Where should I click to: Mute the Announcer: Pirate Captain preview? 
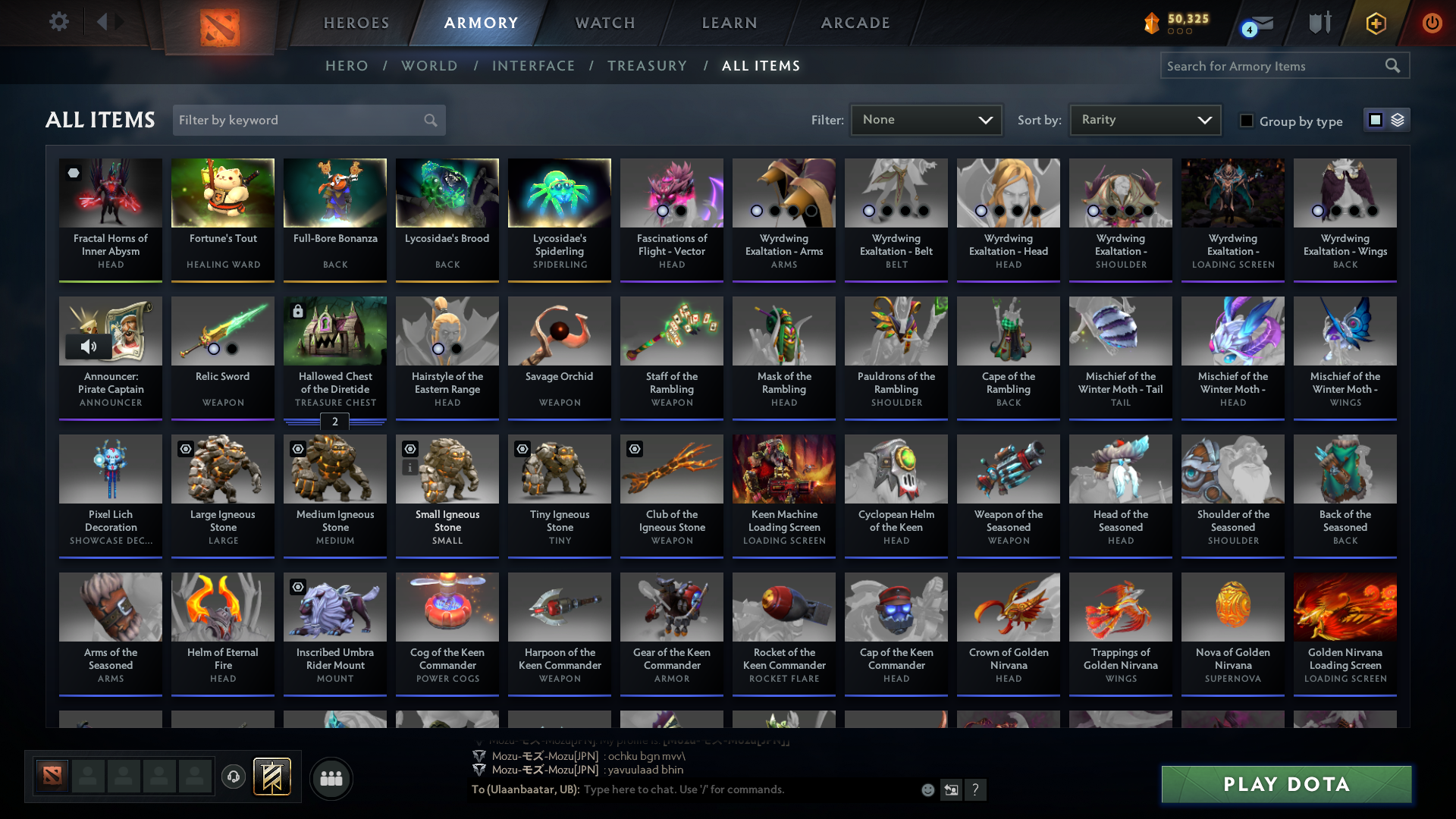[x=90, y=347]
